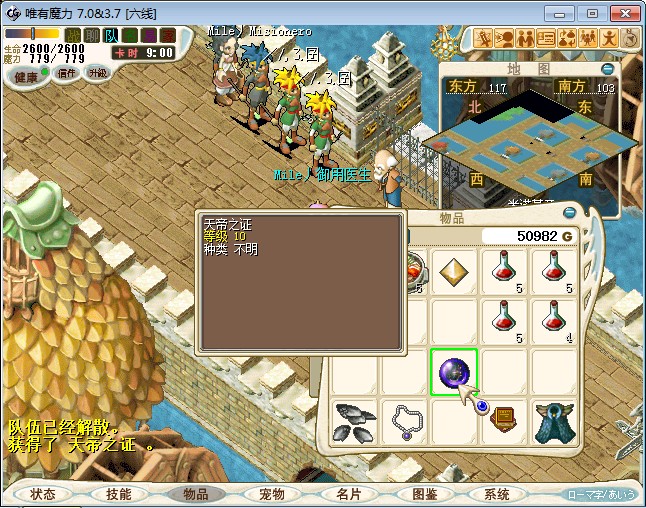Open the 名片 name card menu
This screenshot has height=508, width=646.
point(348,494)
